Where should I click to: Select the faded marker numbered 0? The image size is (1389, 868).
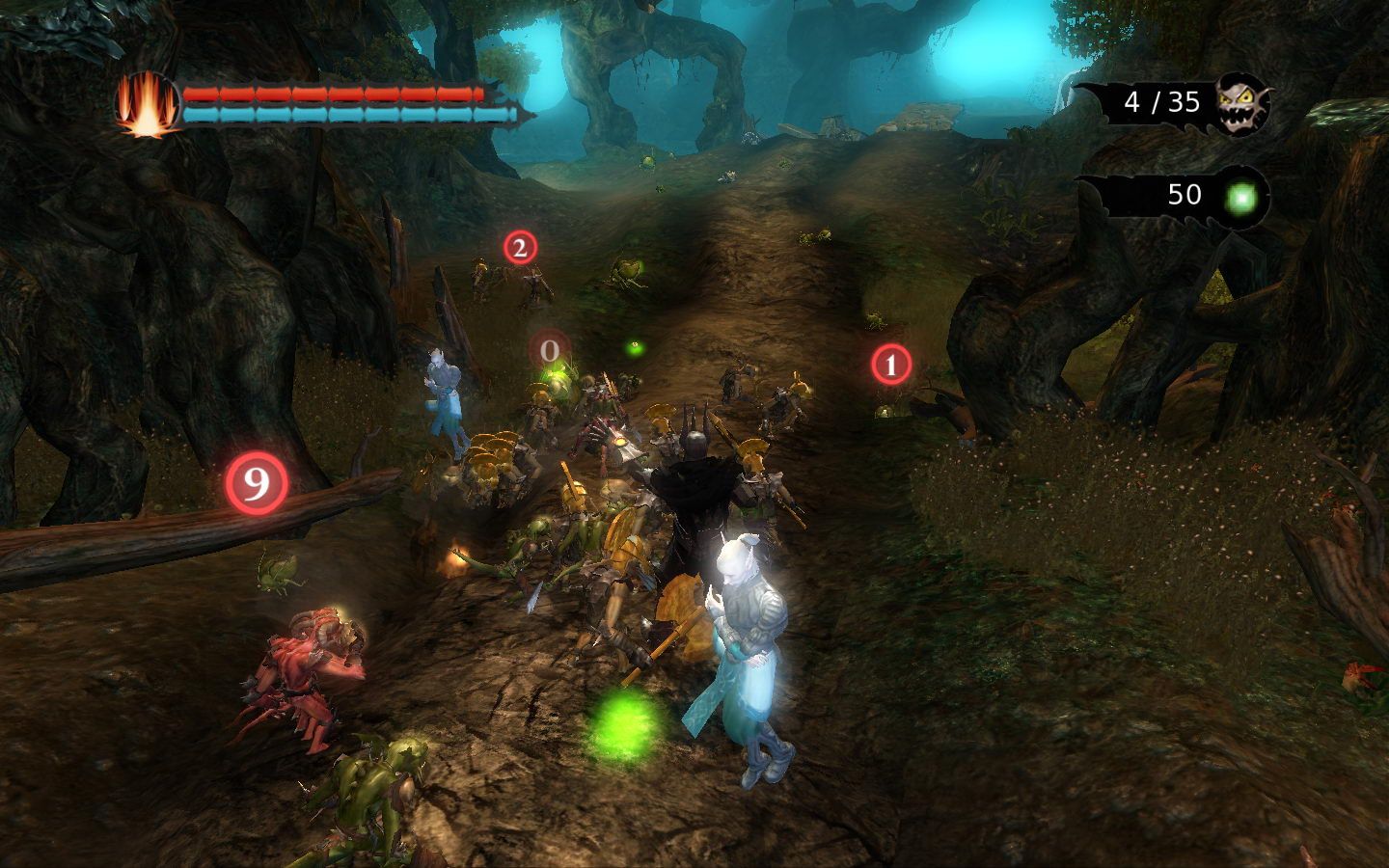tap(550, 351)
